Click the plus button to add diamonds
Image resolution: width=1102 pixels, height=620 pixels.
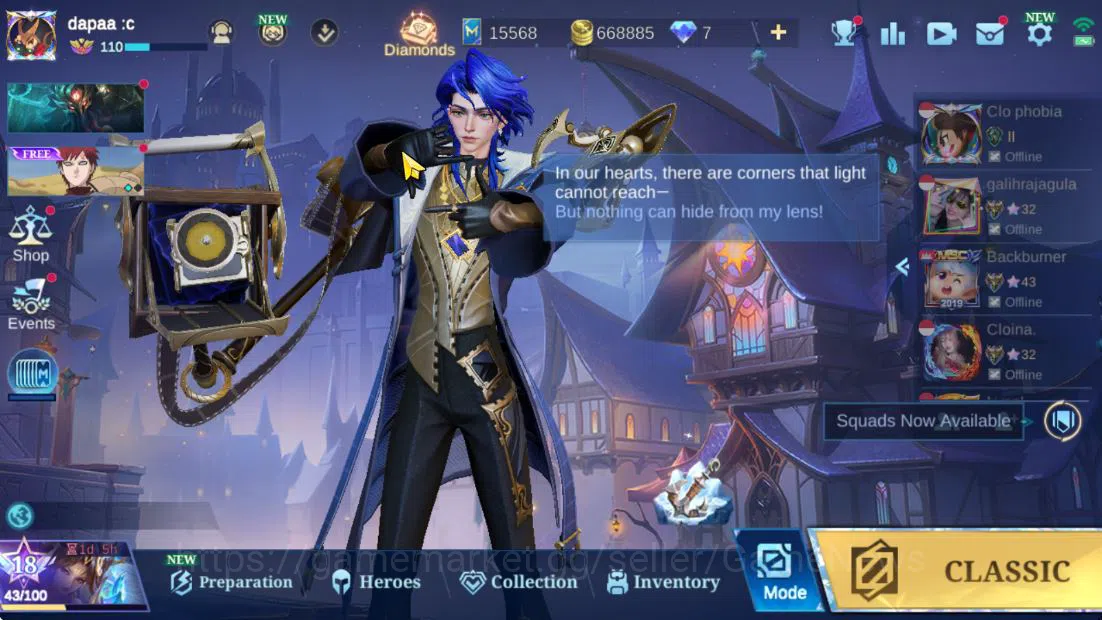[x=778, y=33]
